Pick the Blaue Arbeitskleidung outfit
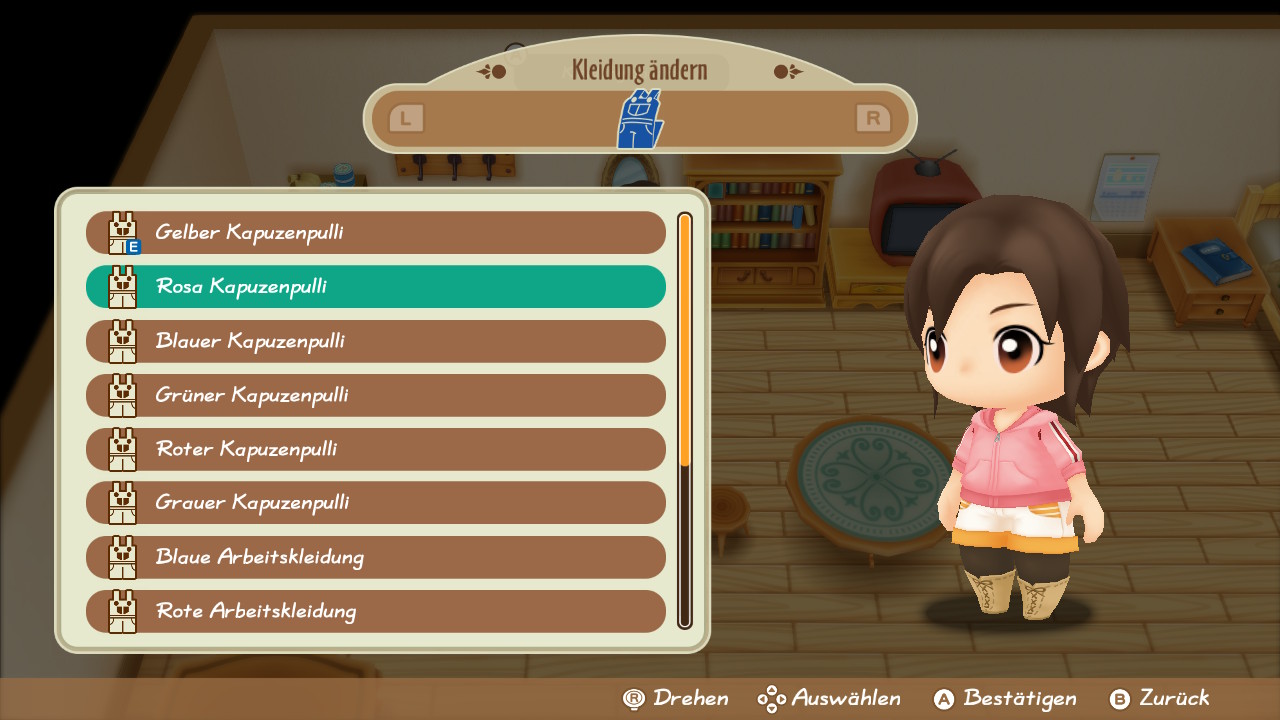The height and width of the screenshot is (720, 1280). pos(375,557)
